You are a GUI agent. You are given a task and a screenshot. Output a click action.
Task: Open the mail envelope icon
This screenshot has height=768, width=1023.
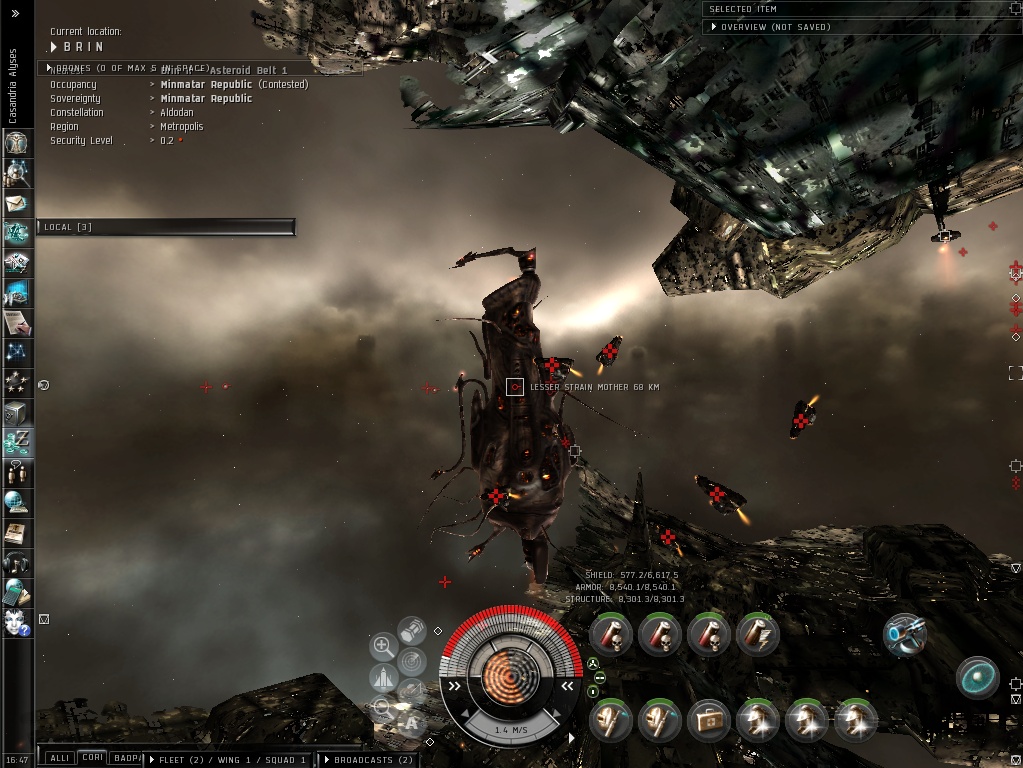click(16, 204)
